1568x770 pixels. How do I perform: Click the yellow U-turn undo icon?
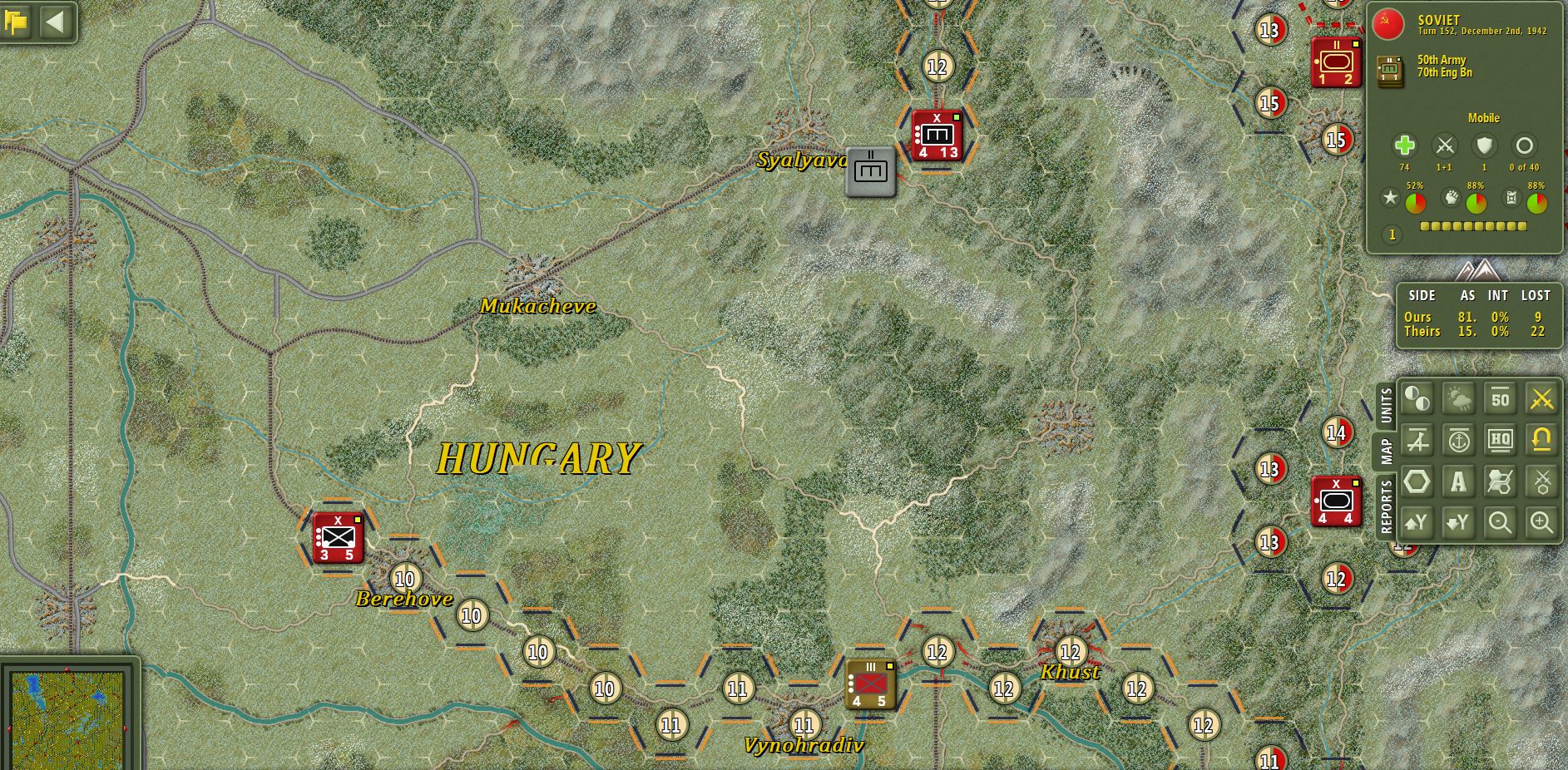(1541, 440)
